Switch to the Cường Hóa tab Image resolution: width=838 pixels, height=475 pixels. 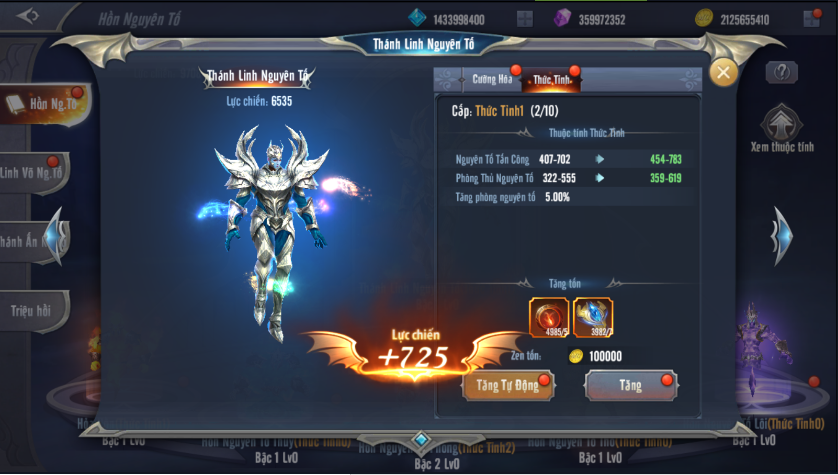click(491, 78)
